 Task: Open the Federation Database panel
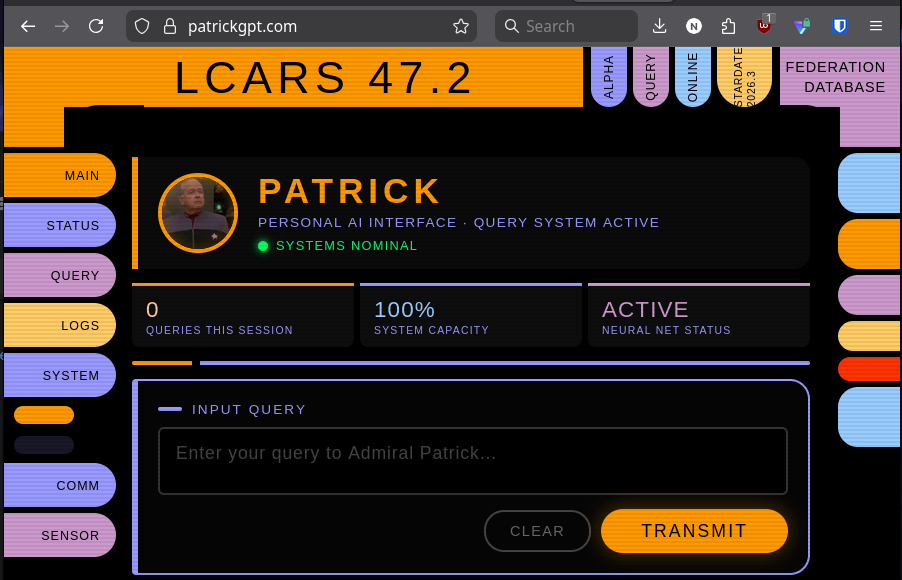pos(835,77)
